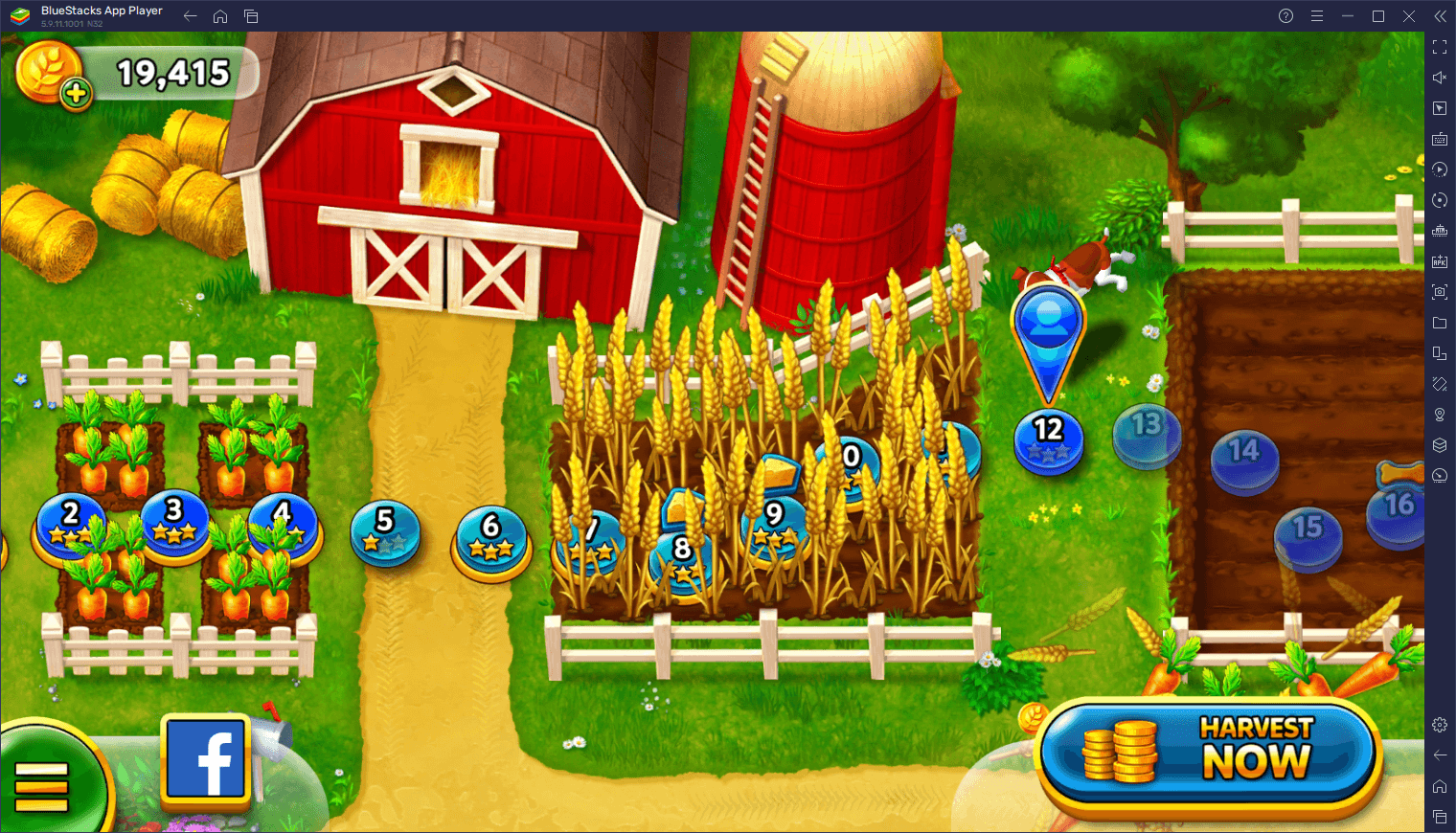Open the performance meter sidebar tool
Screen dimensions: 1456x833
(1440, 476)
